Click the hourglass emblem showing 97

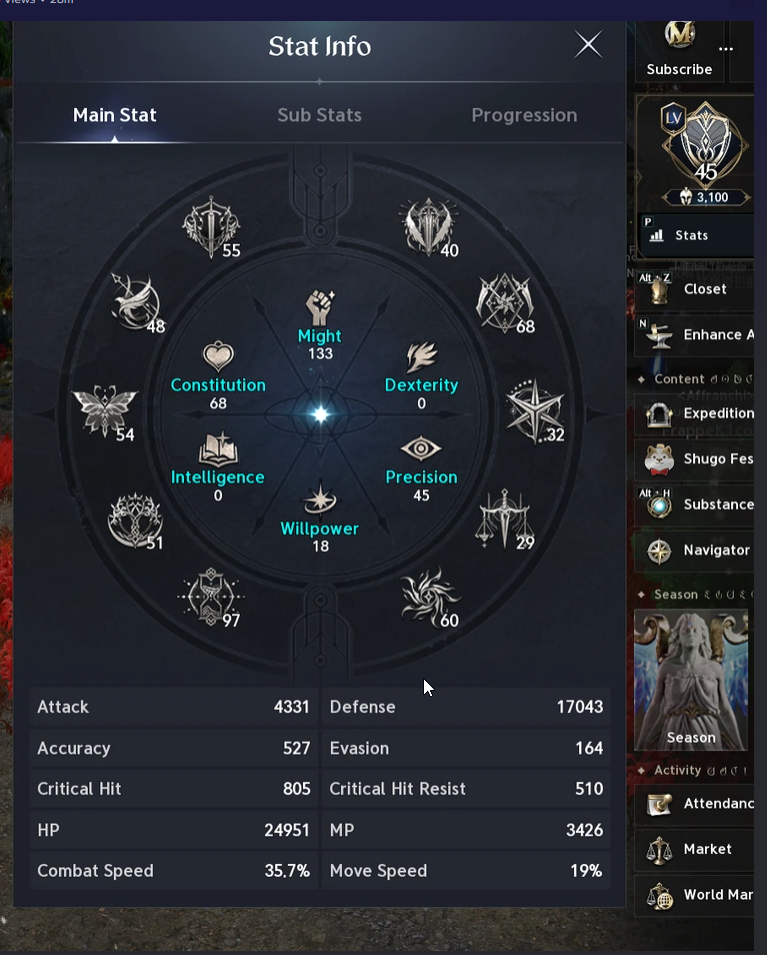(x=208, y=596)
